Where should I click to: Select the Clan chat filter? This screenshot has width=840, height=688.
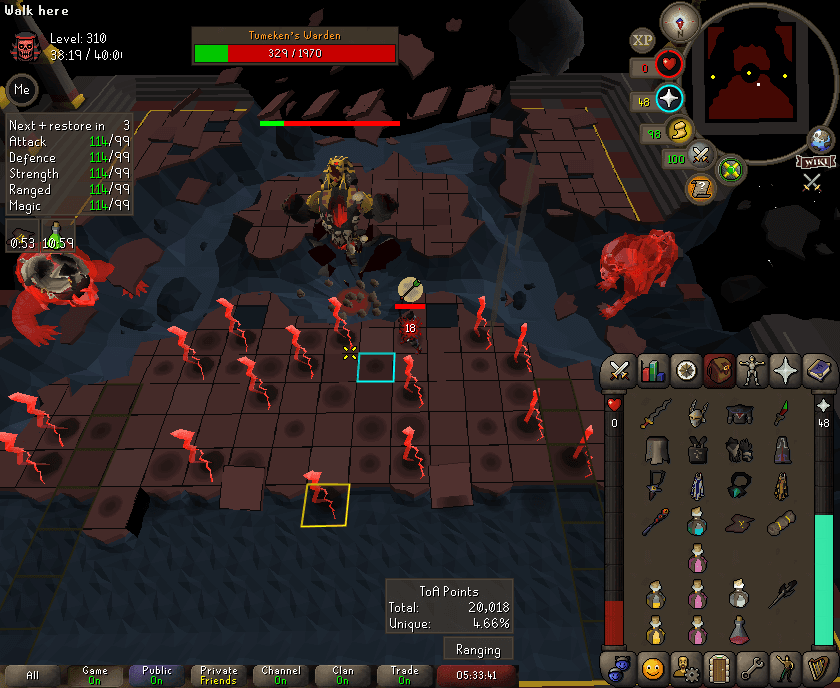click(x=343, y=676)
